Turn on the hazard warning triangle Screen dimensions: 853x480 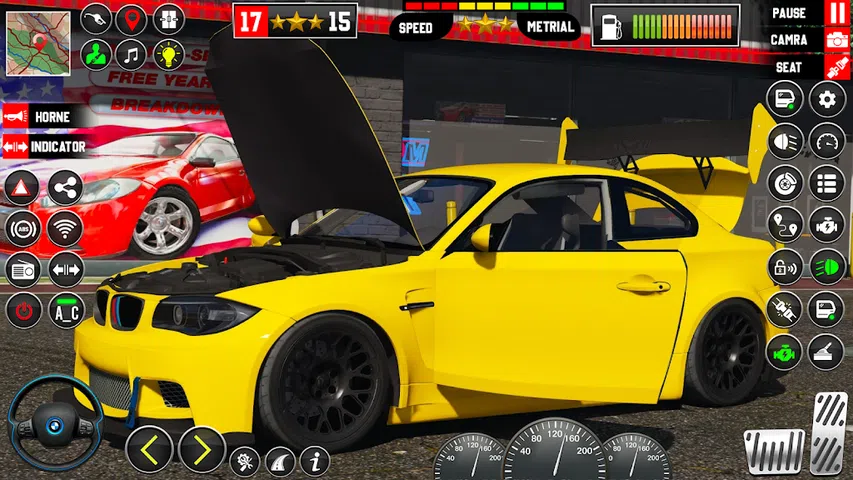[x=22, y=188]
